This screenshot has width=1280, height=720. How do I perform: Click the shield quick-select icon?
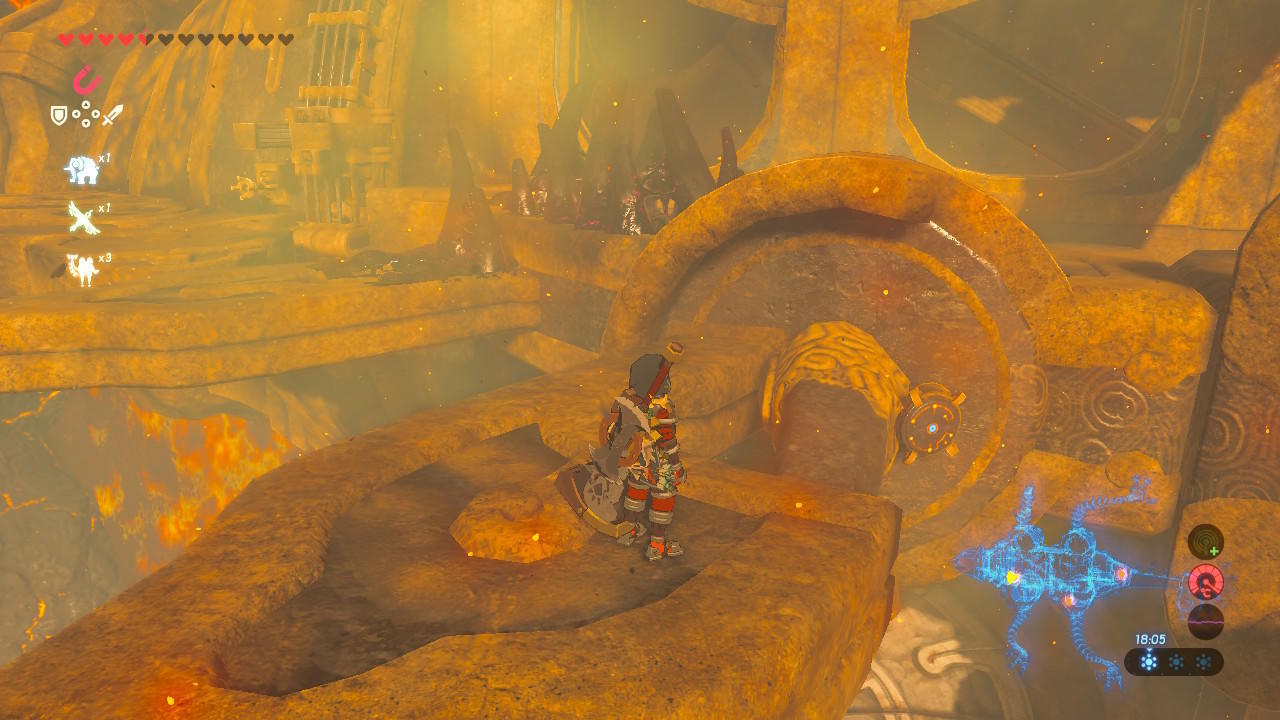59,116
